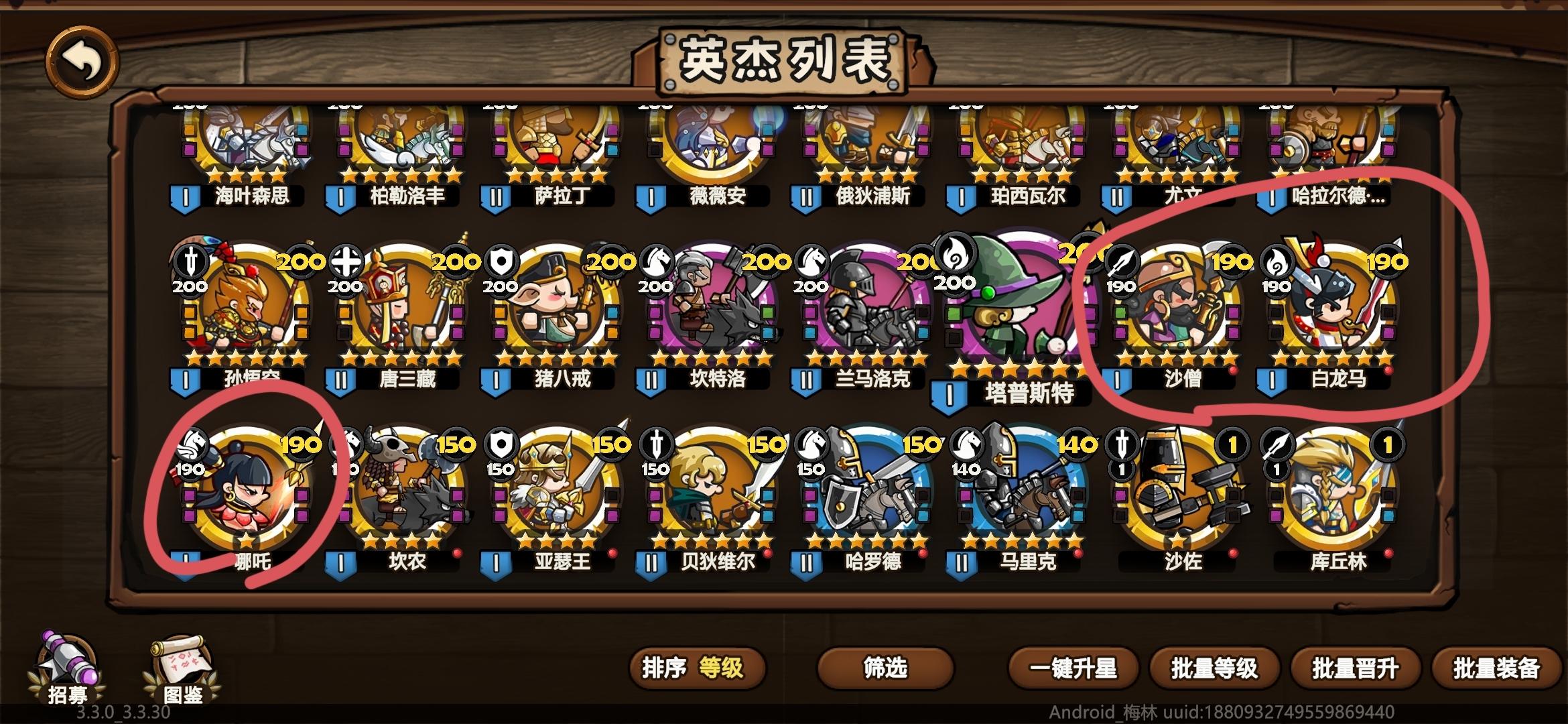The height and width of the screenshot is (724, 1568).
Task: Click the rank badge under 哪吒
Action: point(184,560)
